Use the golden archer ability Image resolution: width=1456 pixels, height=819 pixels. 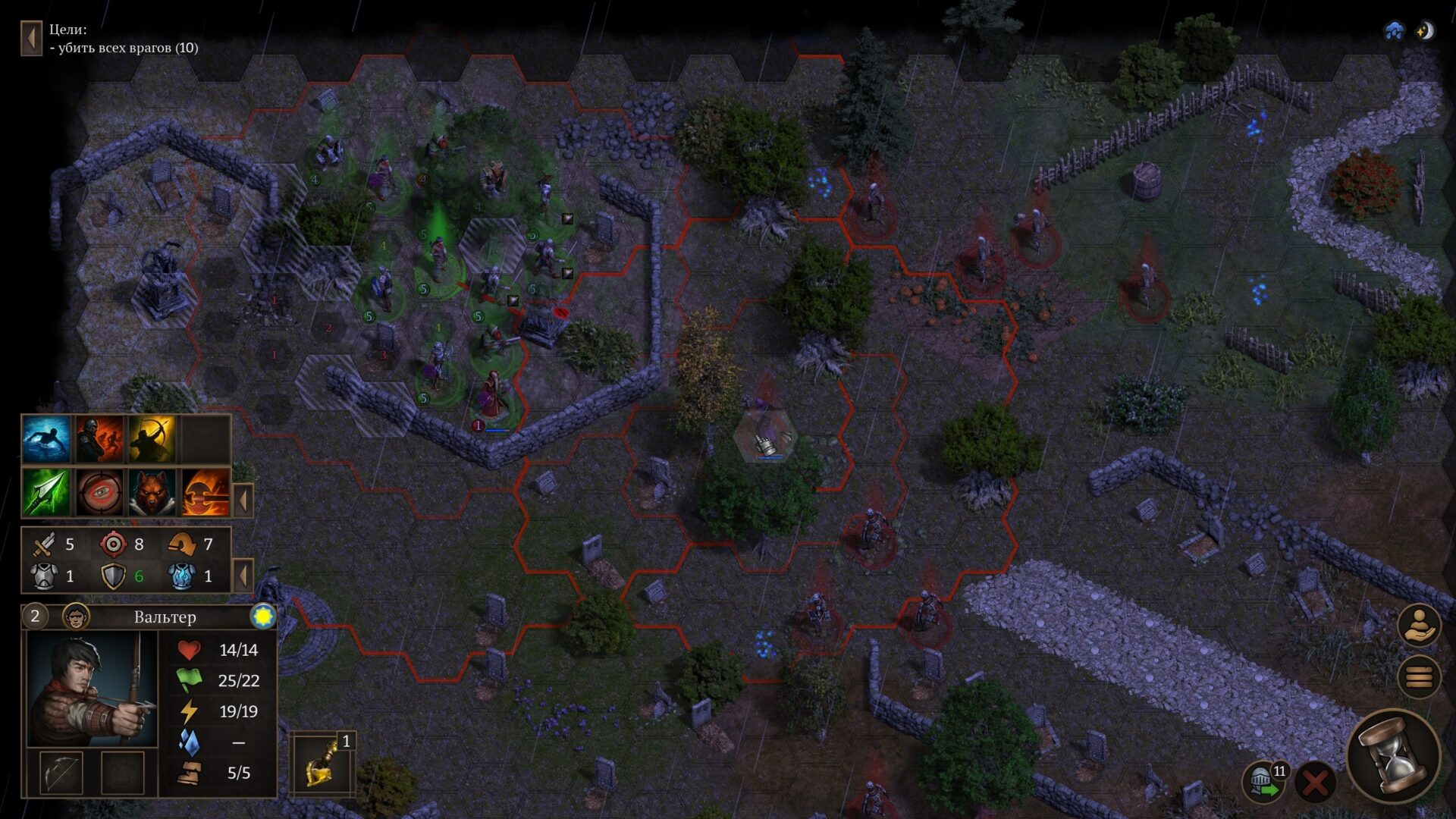(x=152, y=439)
